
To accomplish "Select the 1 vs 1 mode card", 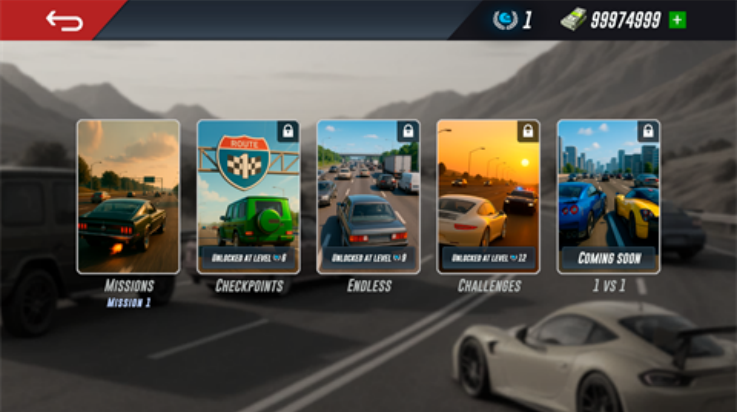I will [608, 197].
